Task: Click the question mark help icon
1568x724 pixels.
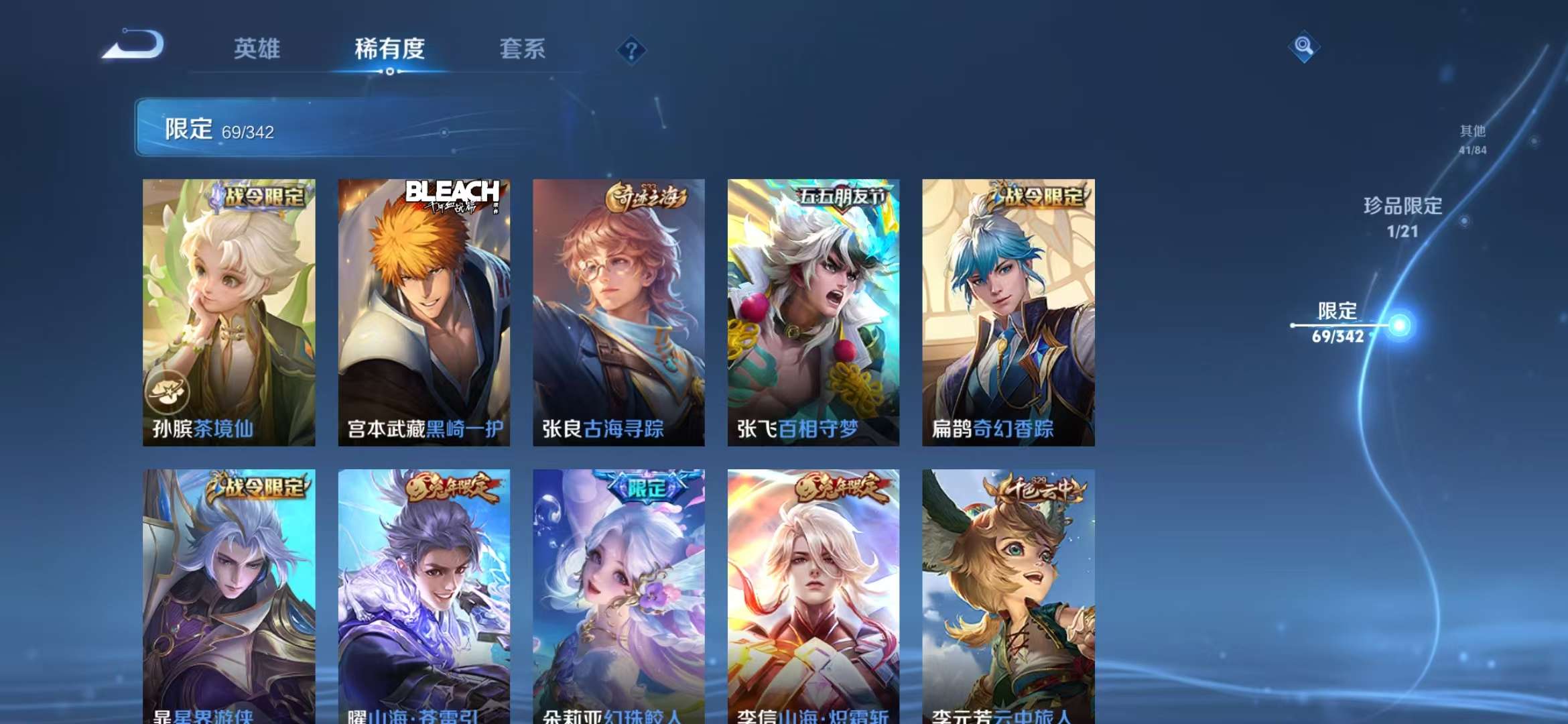Action: (631, 49)
